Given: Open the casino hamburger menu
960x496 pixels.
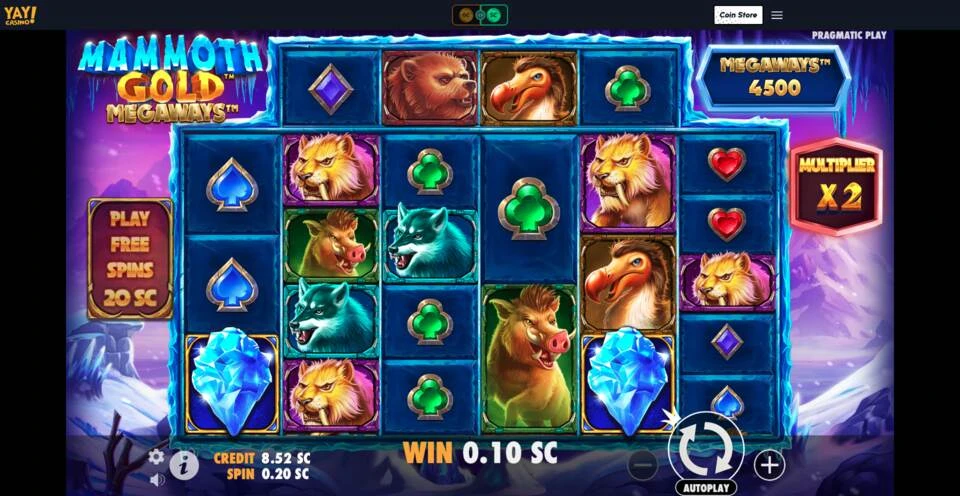Looking at the screenshot, I should [777, 15].
